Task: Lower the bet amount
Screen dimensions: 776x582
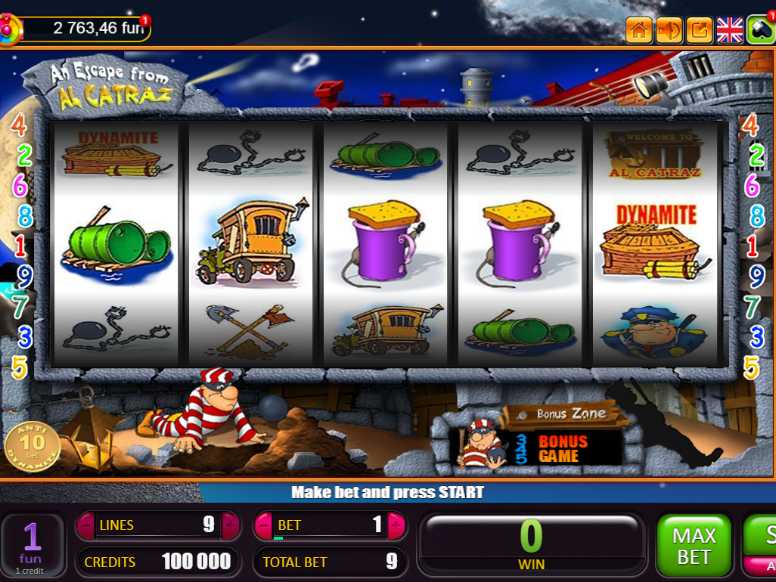Action: point(264,525)
